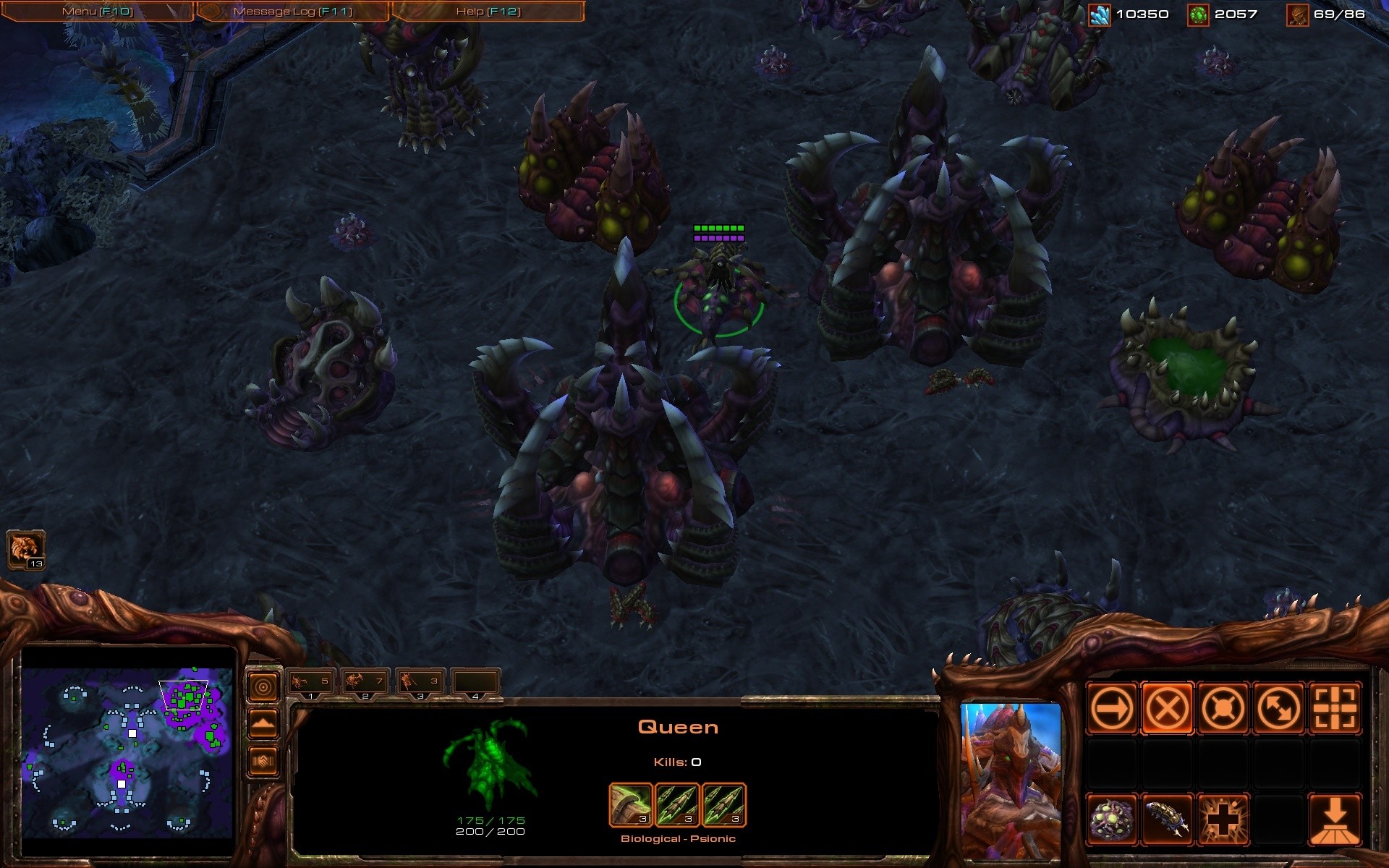Toggle minimap alliance color mode
Screen dimensions: 1389x868
(263, 761)
